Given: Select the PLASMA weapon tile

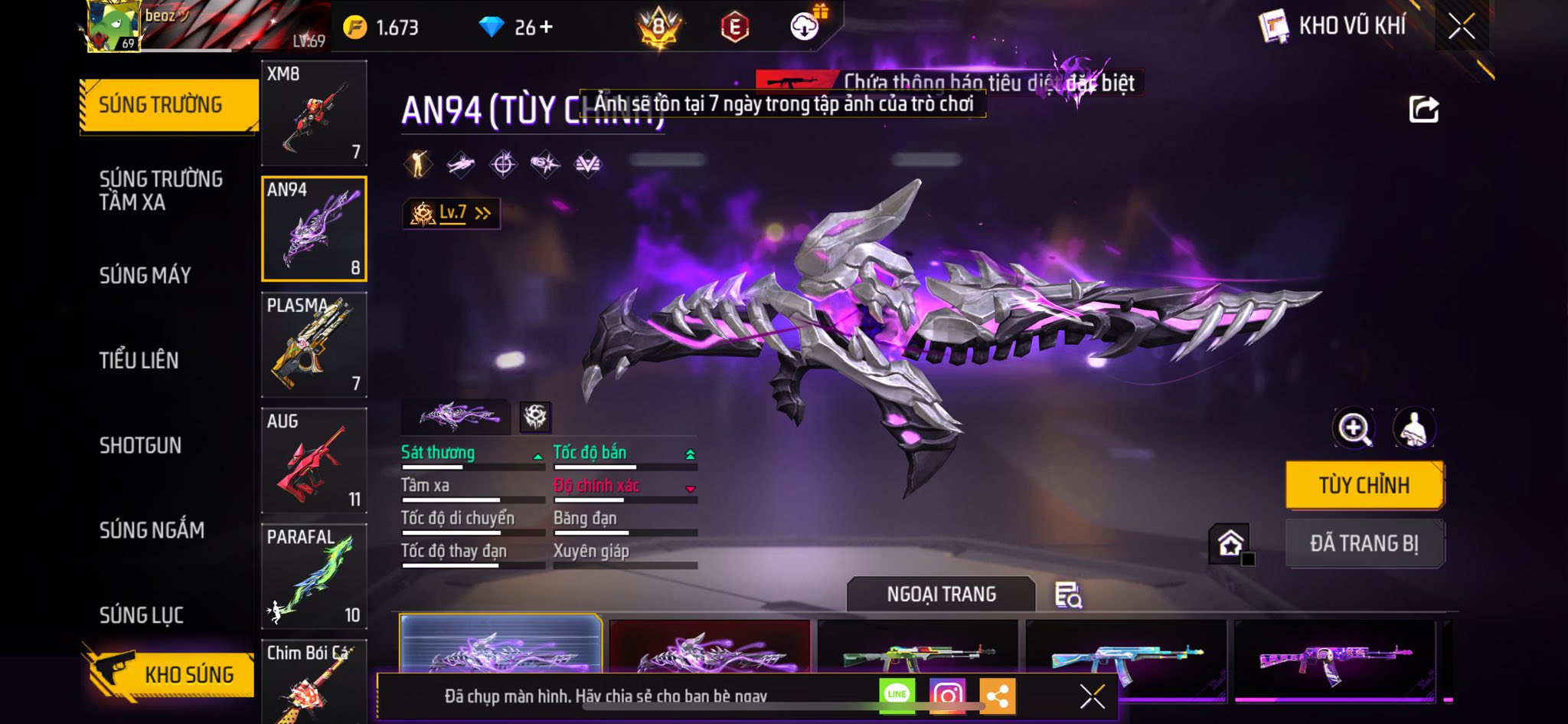Looking at the screenshot, I should click(x=314, y=345).
